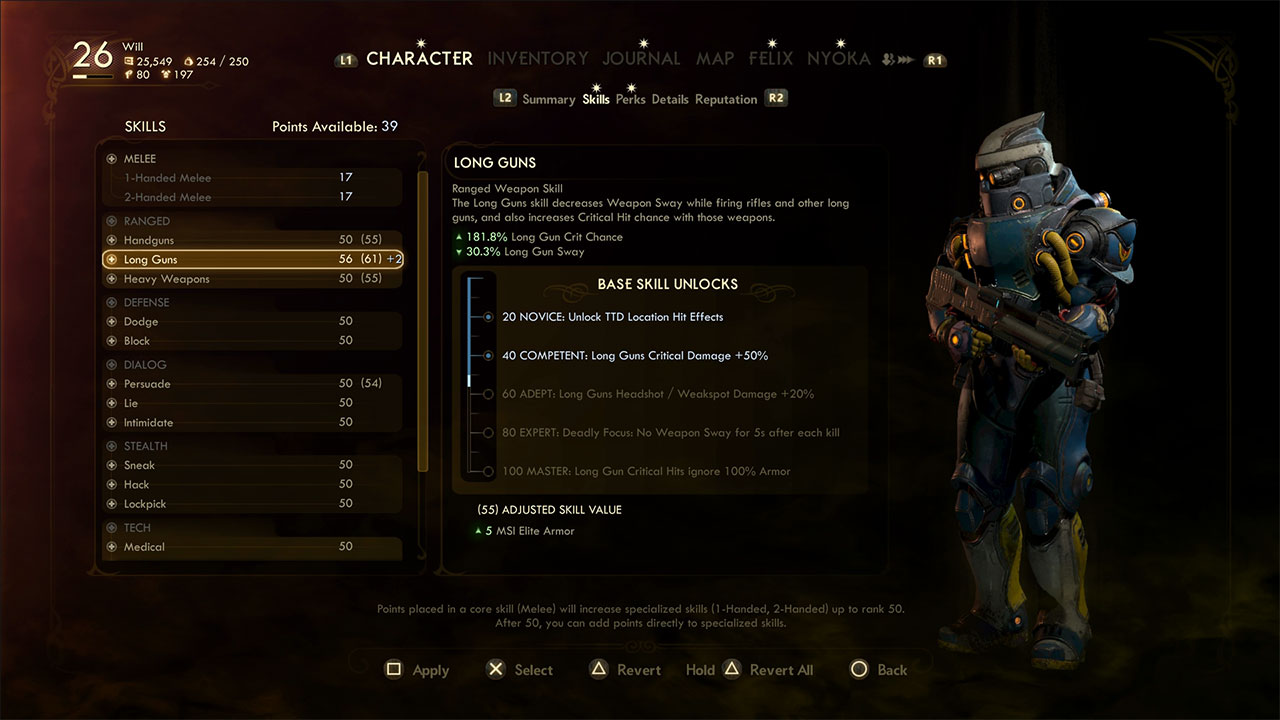Select the Medical skill row
This screenshot has height=720, width=1280.
coord(252,547)
